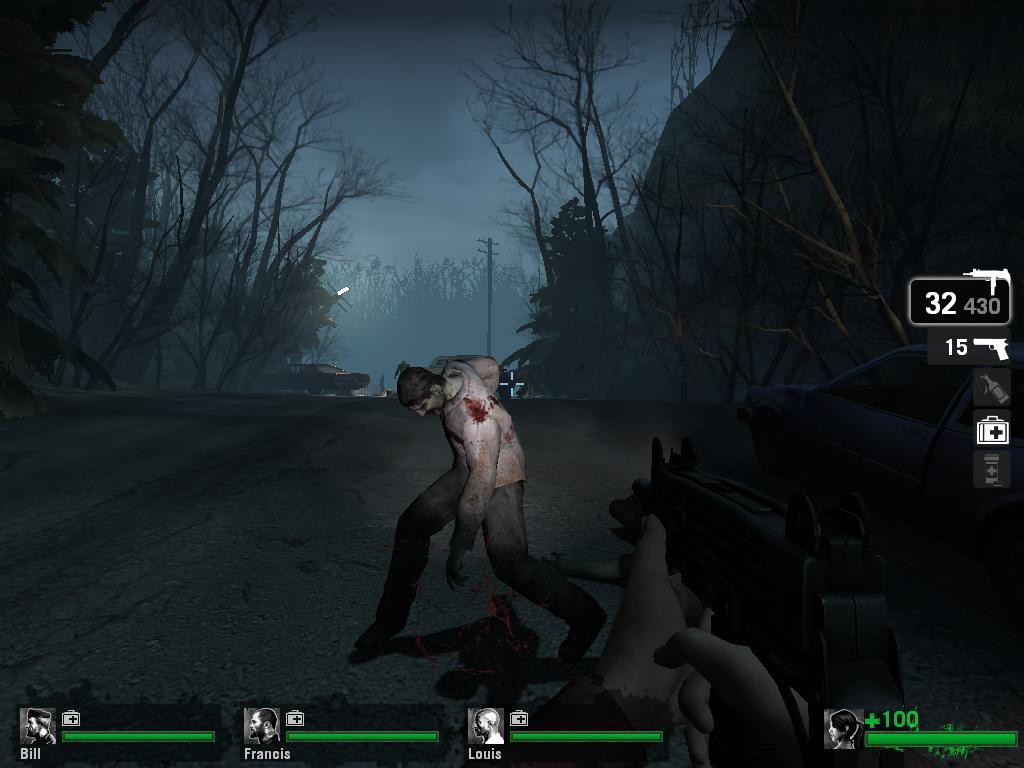The height and width of the screenshot is (768, 1024).
Task: Choose the molotov bottle slot
Action: [x=992, y=388]
